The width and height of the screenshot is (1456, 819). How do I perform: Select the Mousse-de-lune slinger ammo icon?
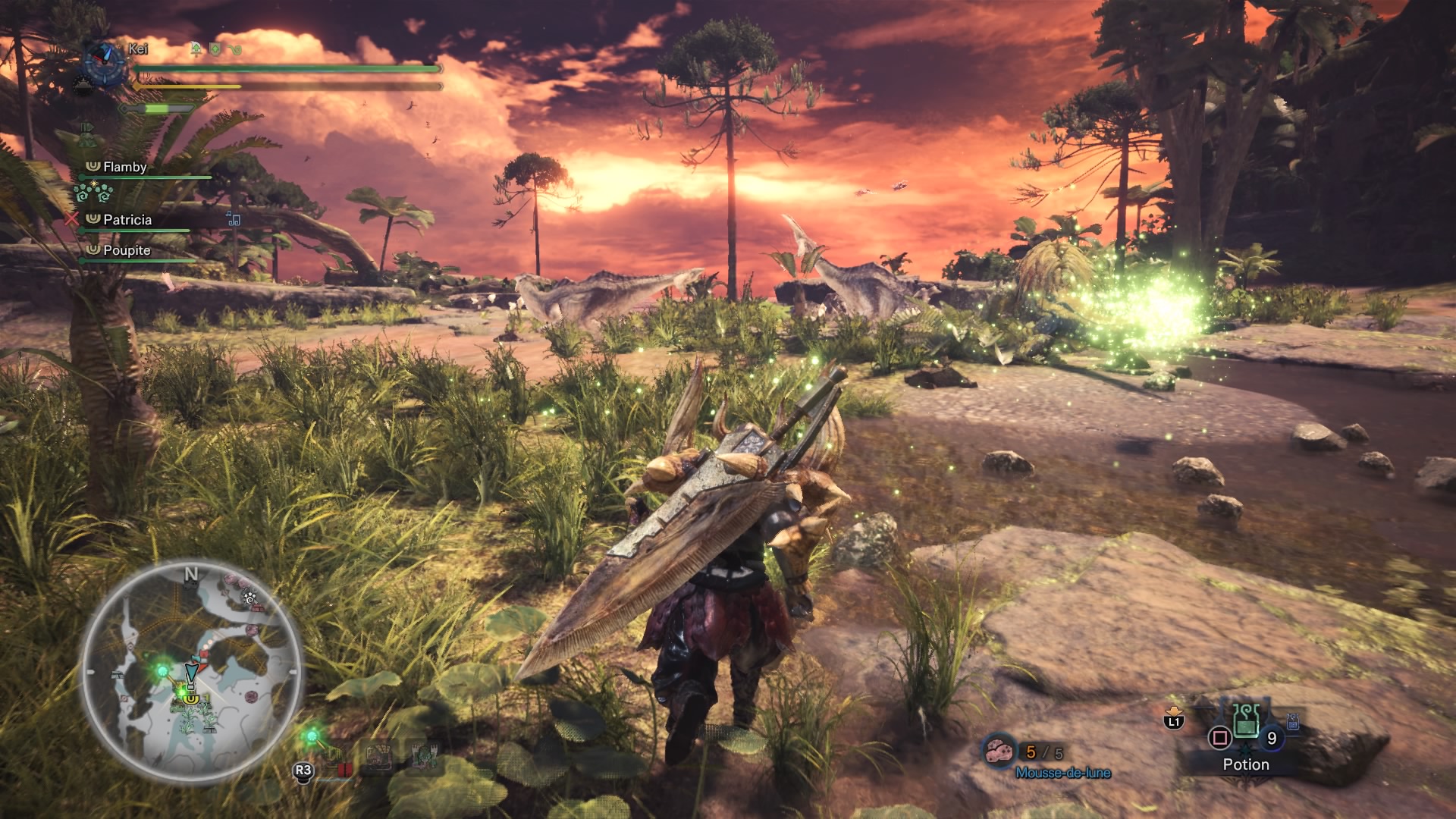pyautogui.click(x=998, y=752)
